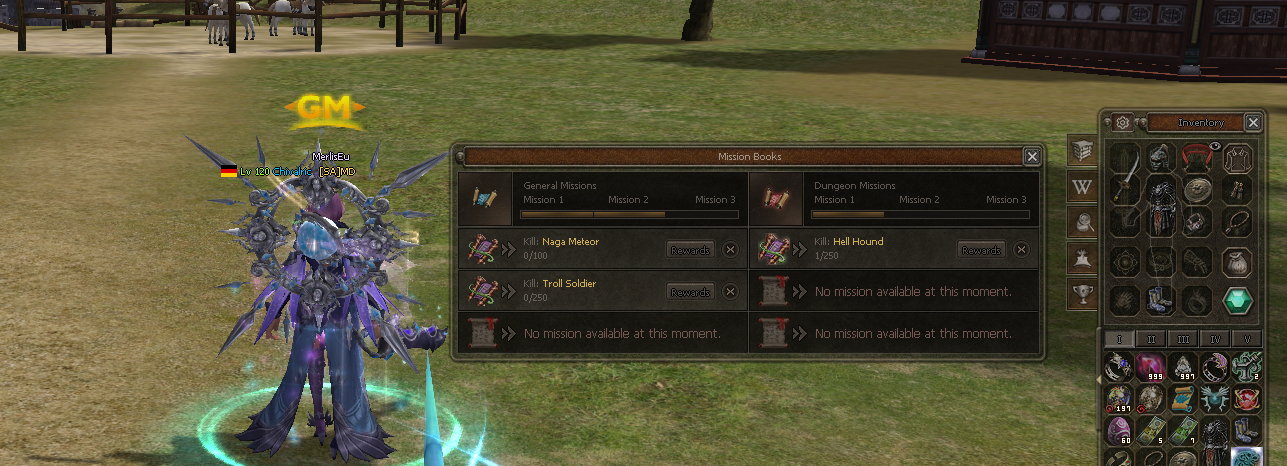Go to inventory page V
This screenshot has width=1287, height=466.
click(x=1246, y=339)
